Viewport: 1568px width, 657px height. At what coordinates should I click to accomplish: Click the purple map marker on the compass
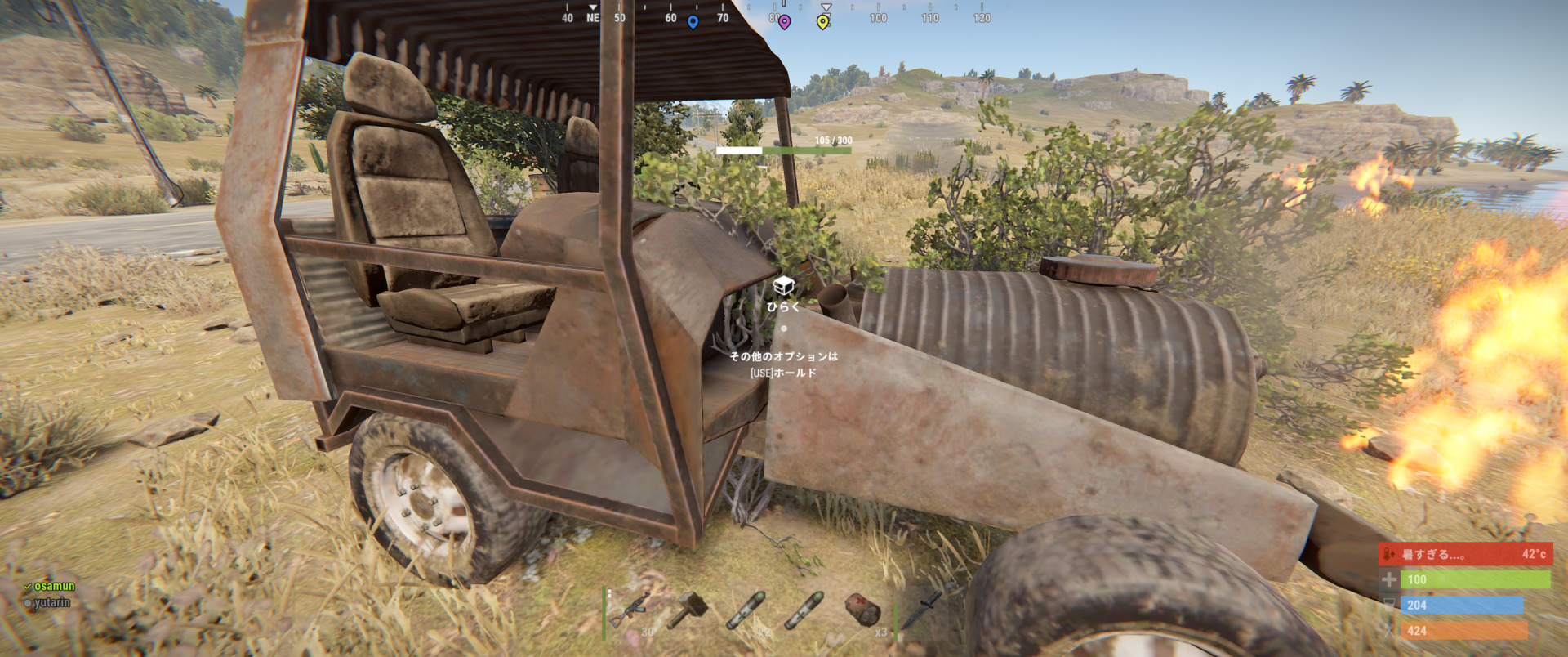click(x=786, y=23)
